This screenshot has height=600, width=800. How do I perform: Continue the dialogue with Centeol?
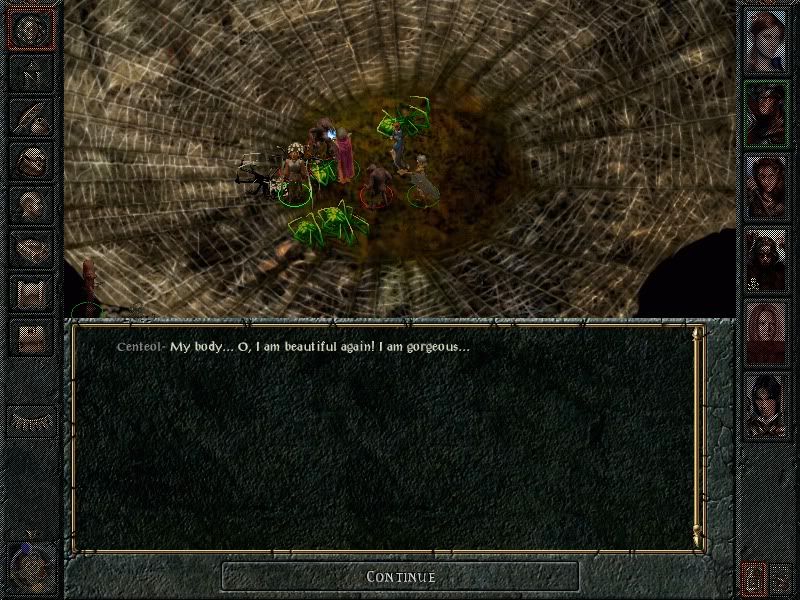tap(400, 576)
